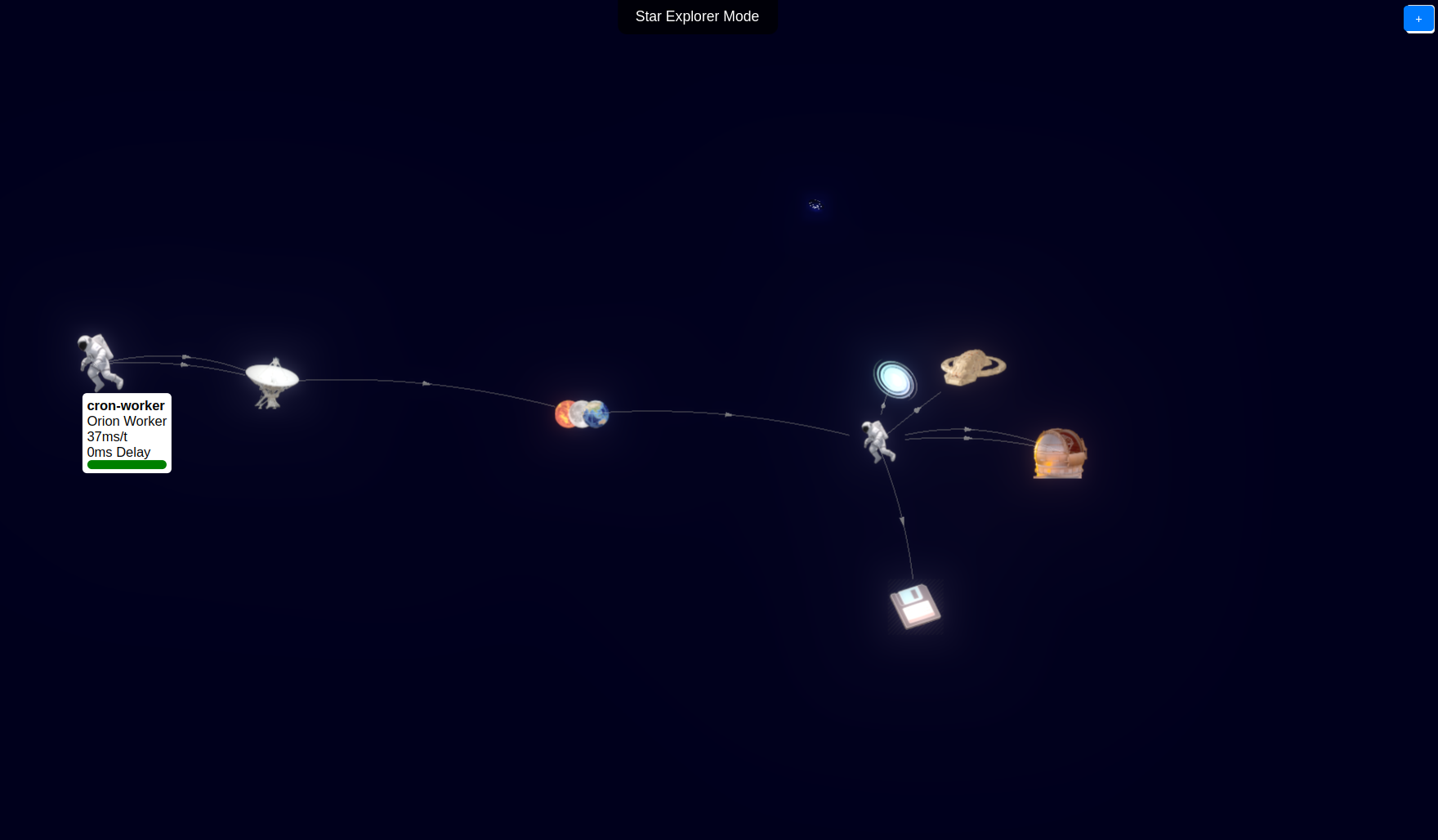1438x840 pixels.
Task: Select the astronaut node beside the portal
Action: (878, 440)
